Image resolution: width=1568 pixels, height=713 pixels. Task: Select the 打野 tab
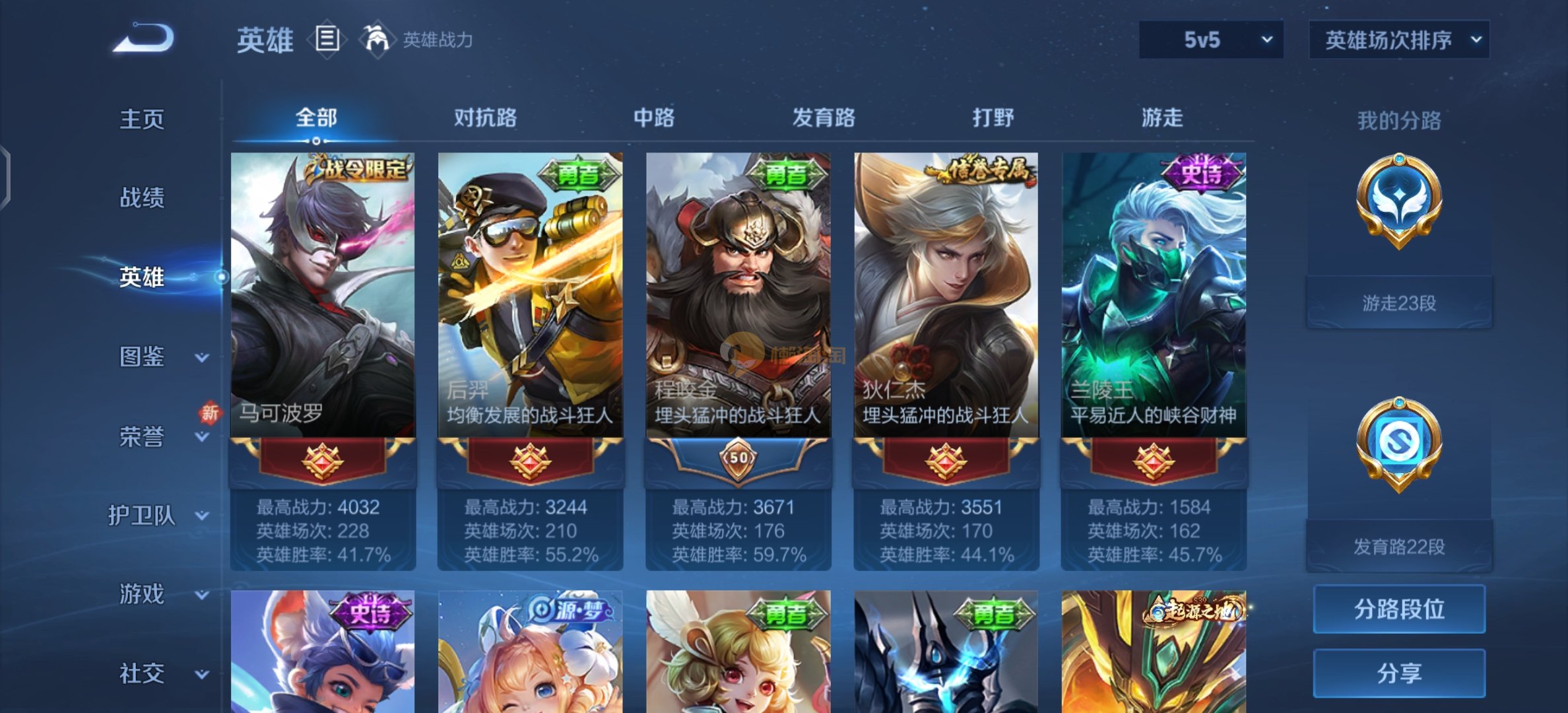click(x=993, y=118)
